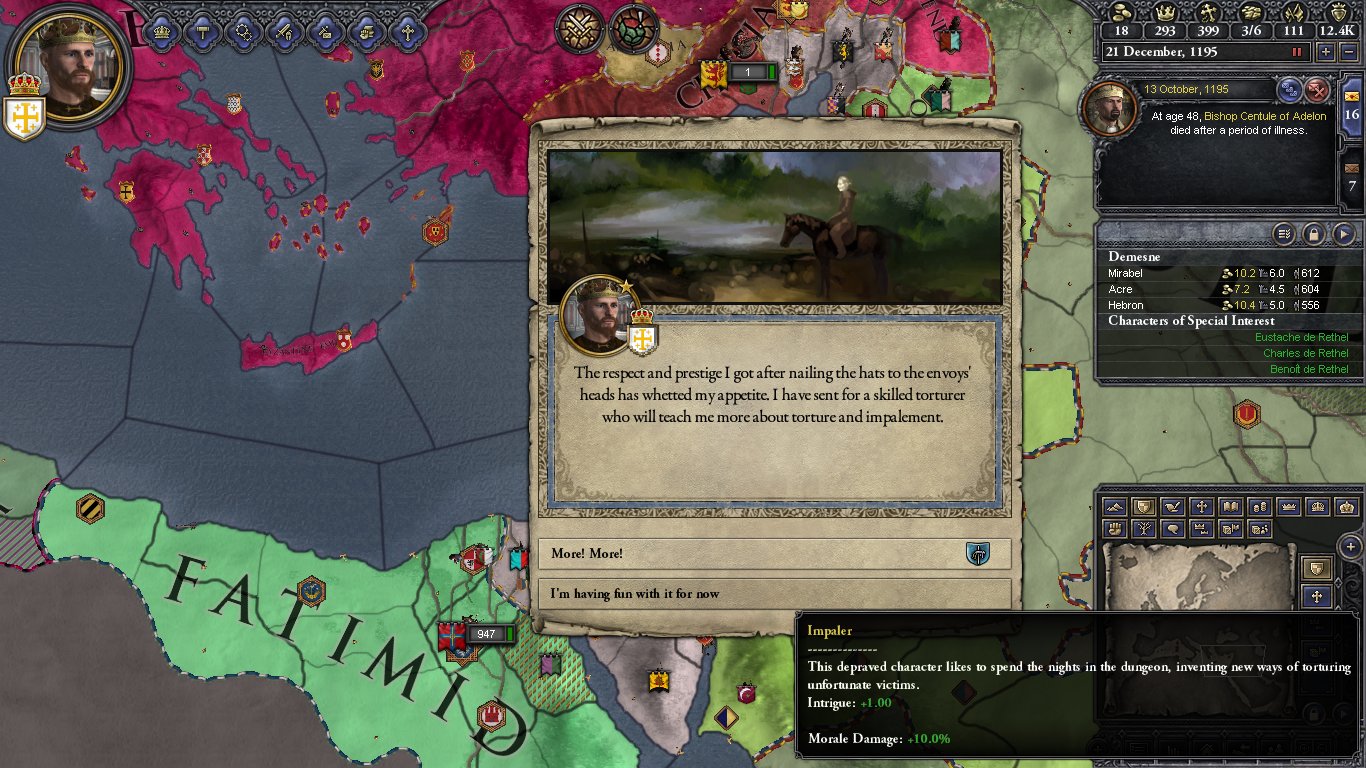The height and width of the screenshot is (768, 1366).
Task: Select Mirabel in the Demesne list
Action: 1125,273
